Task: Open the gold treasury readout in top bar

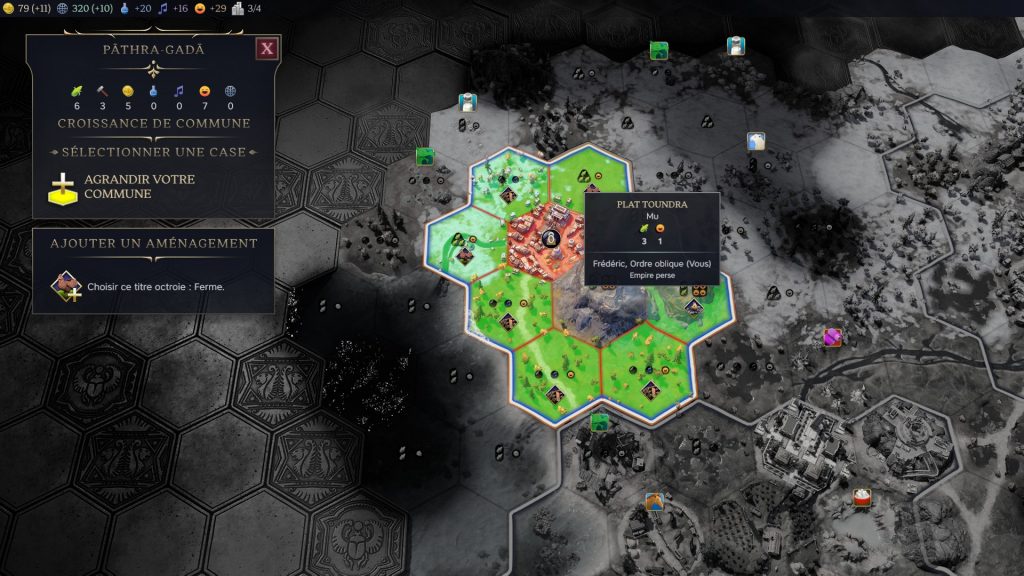Action: (x=29, y=9)
